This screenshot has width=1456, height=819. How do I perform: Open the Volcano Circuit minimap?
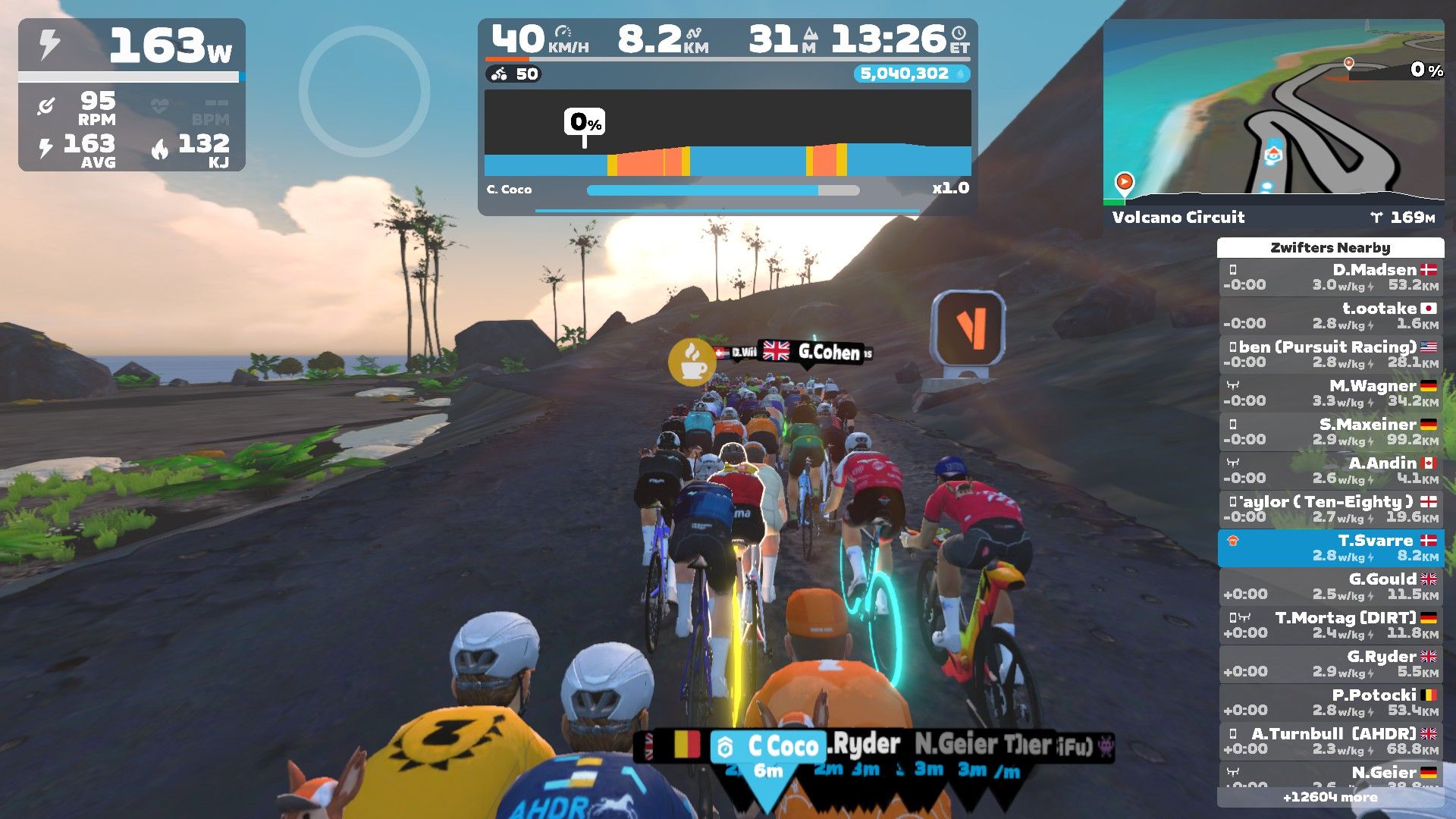[1273, 114]
